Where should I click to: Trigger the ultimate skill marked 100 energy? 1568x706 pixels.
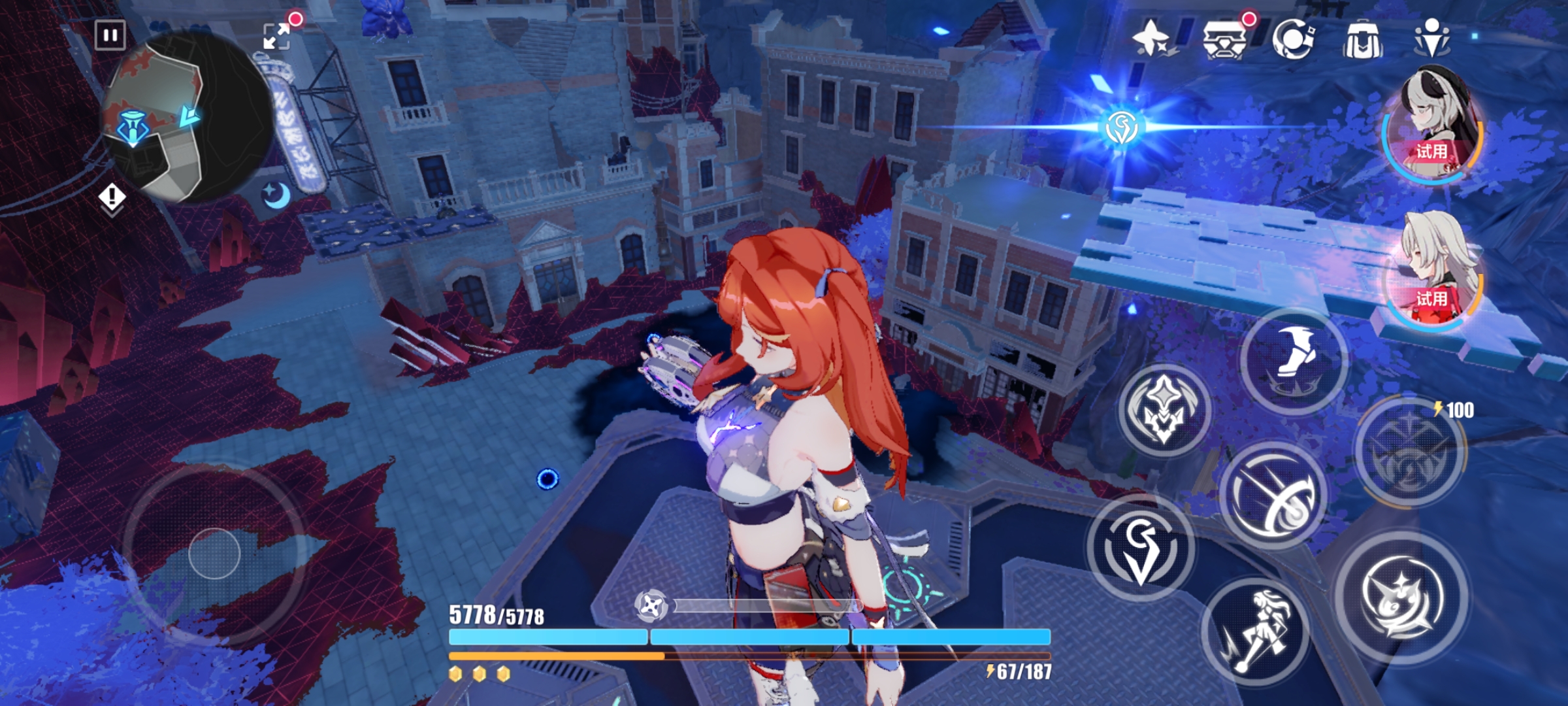click(x=1410, y=452)
